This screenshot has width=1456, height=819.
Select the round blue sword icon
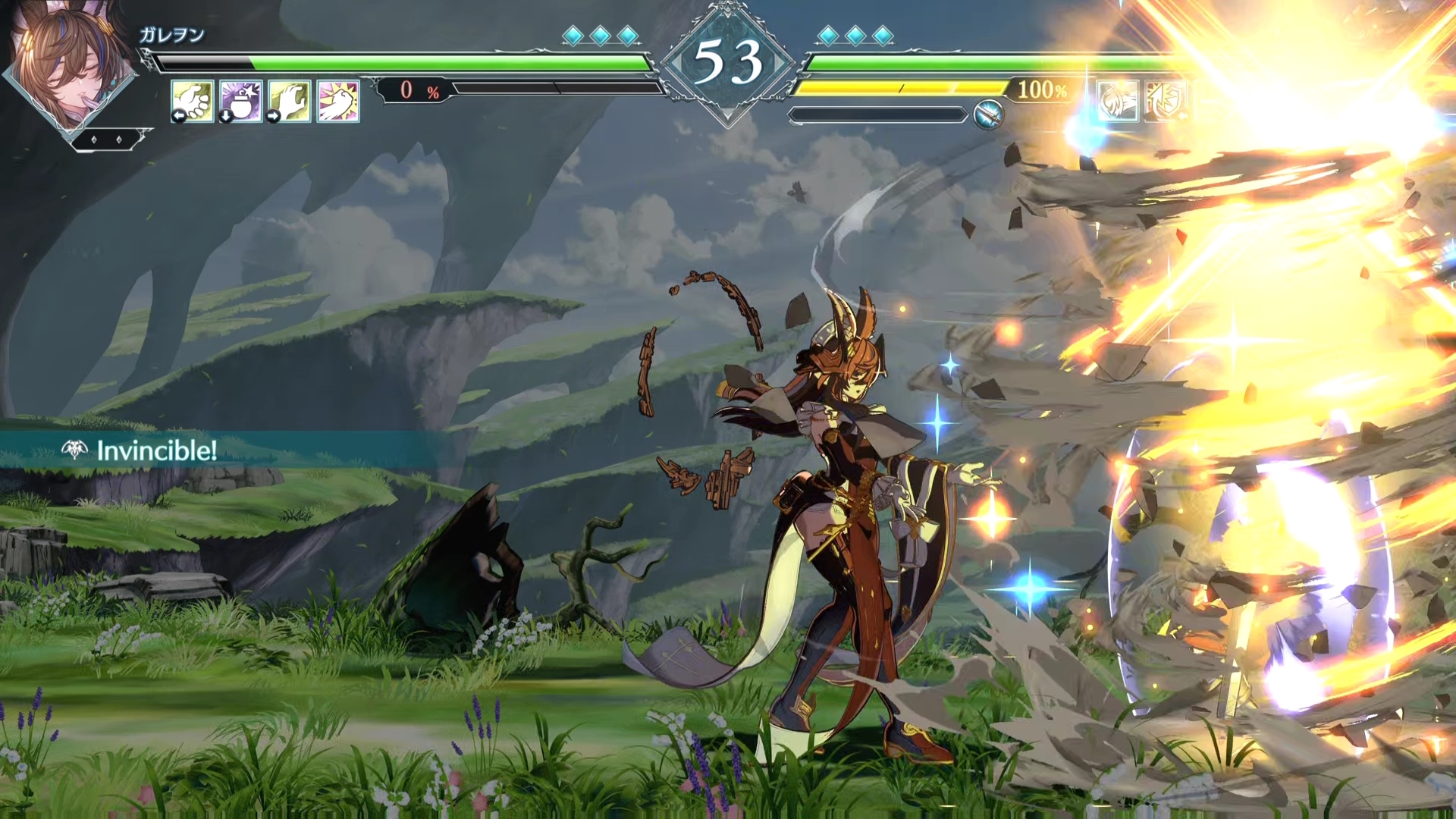point(989,115)
